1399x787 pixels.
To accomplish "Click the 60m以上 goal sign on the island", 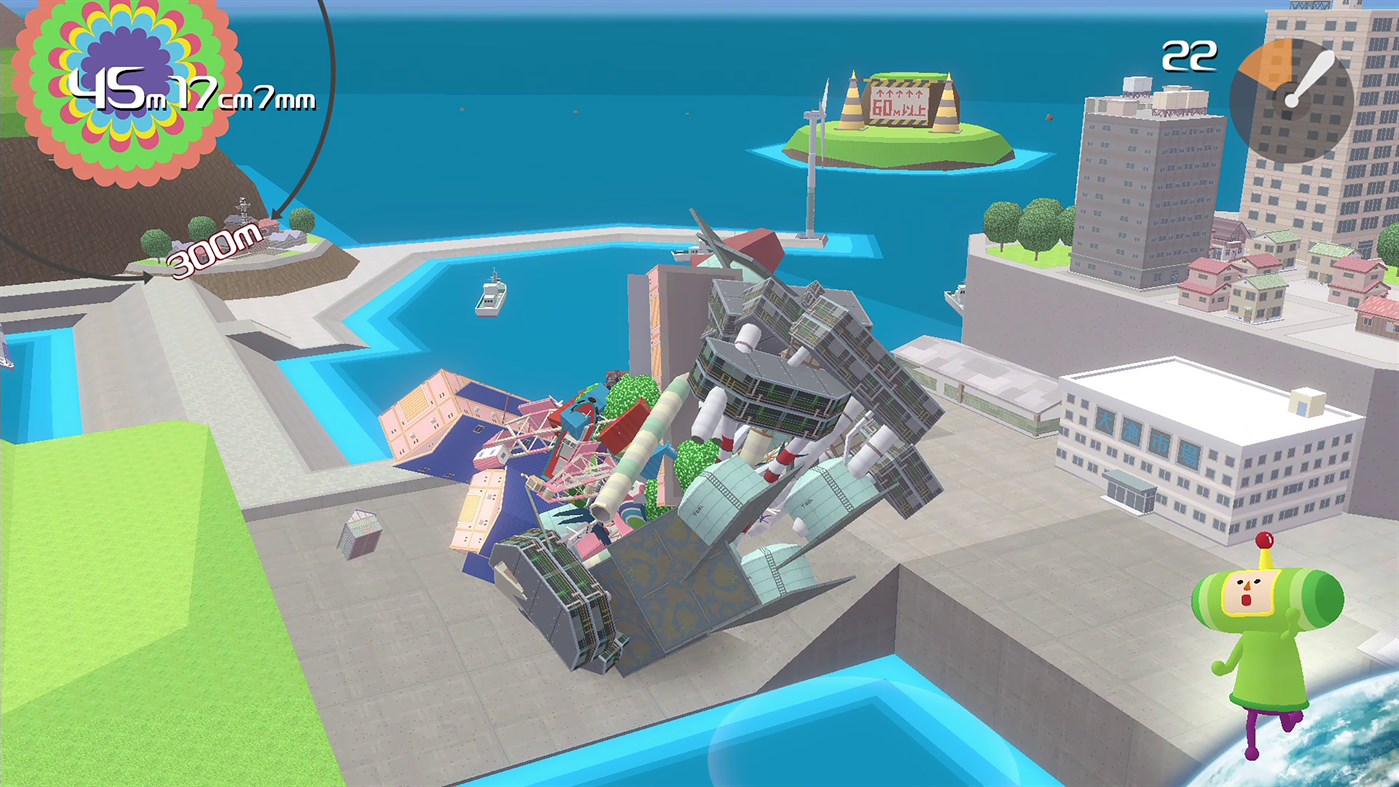I will (x=898, y=103).
